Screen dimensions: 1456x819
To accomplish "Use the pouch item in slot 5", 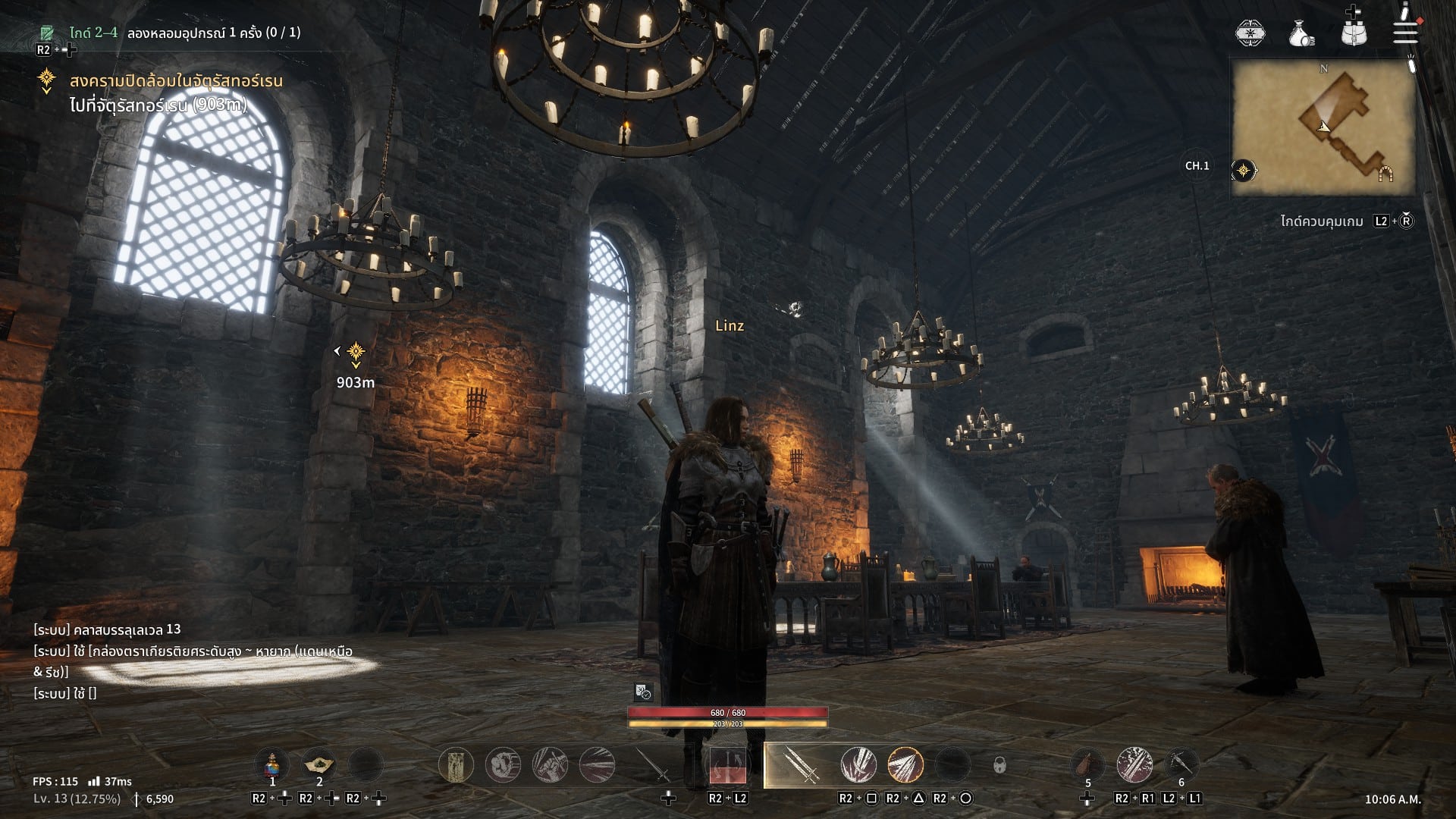I will pos(1087,764).
